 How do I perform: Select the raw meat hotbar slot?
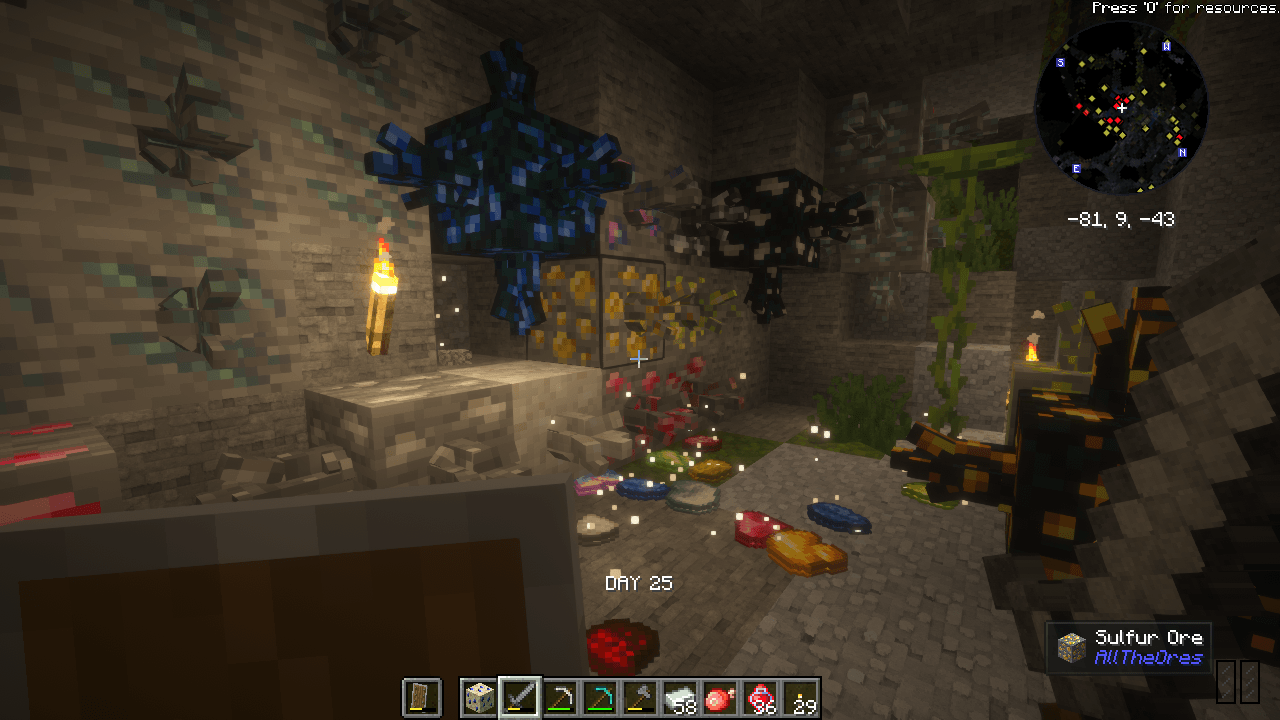click(x=721, y=697)
